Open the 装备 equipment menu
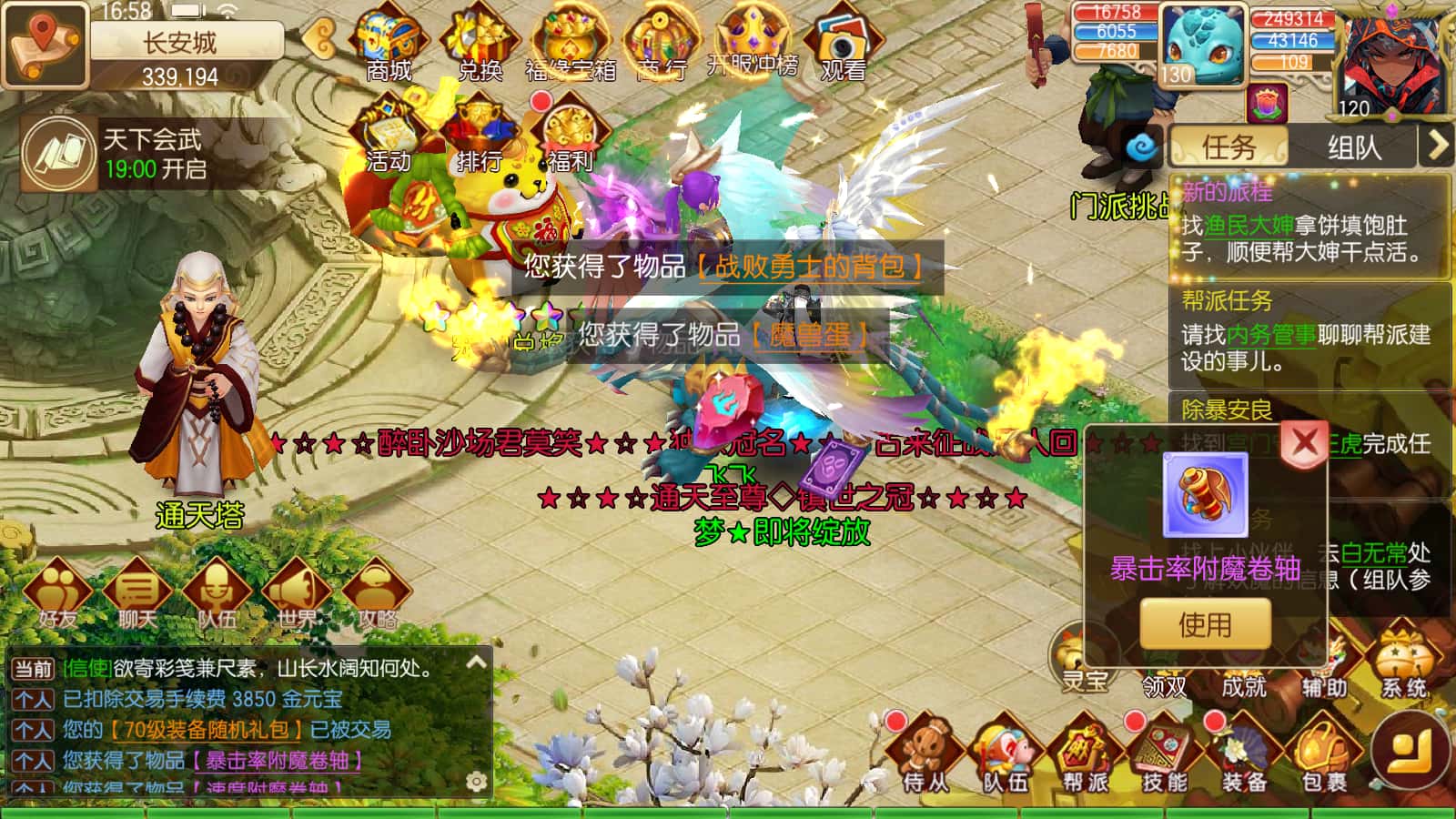The image size is (1456, 819). point(1244,755)
